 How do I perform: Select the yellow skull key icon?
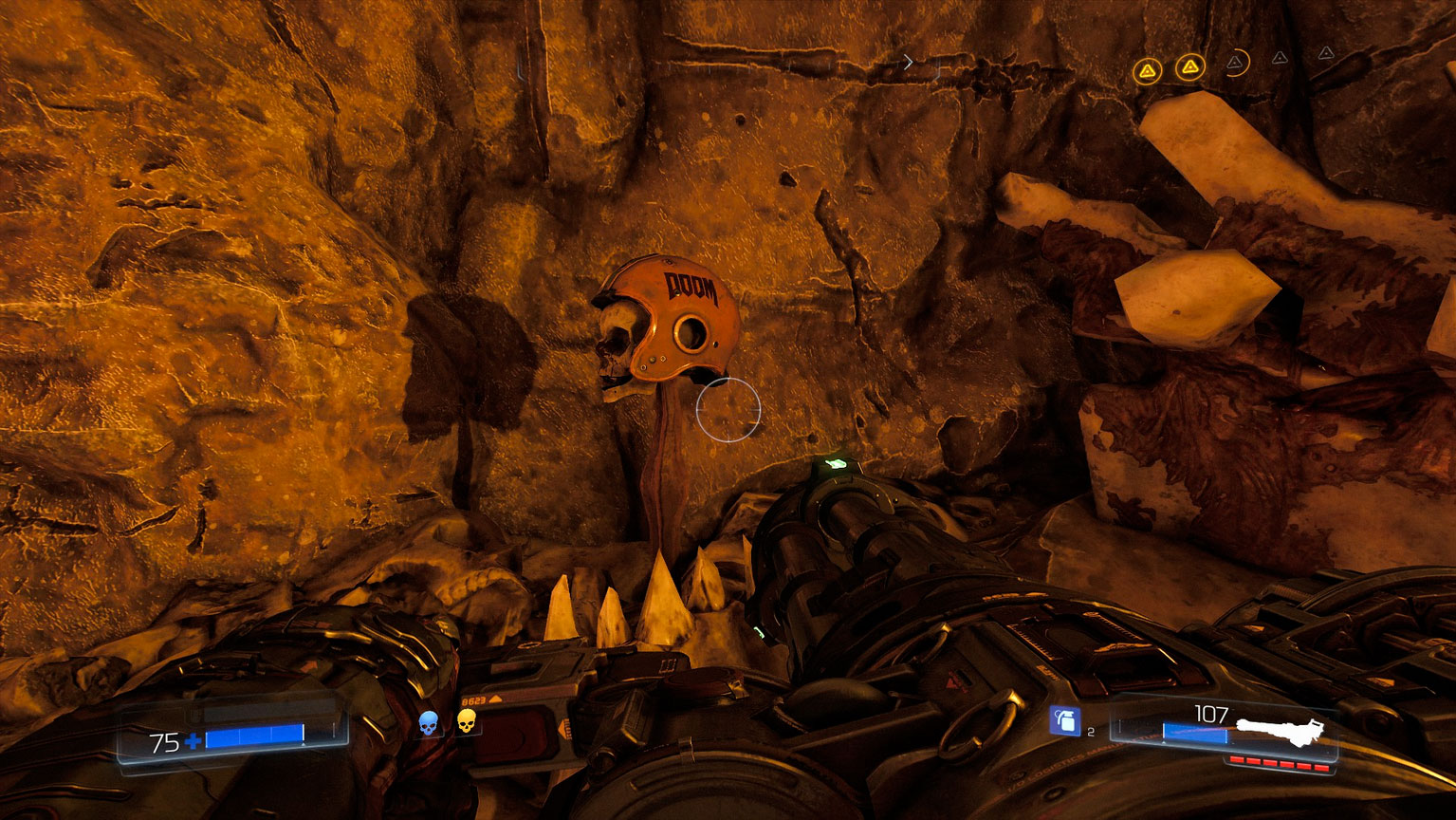click(466, 721)
